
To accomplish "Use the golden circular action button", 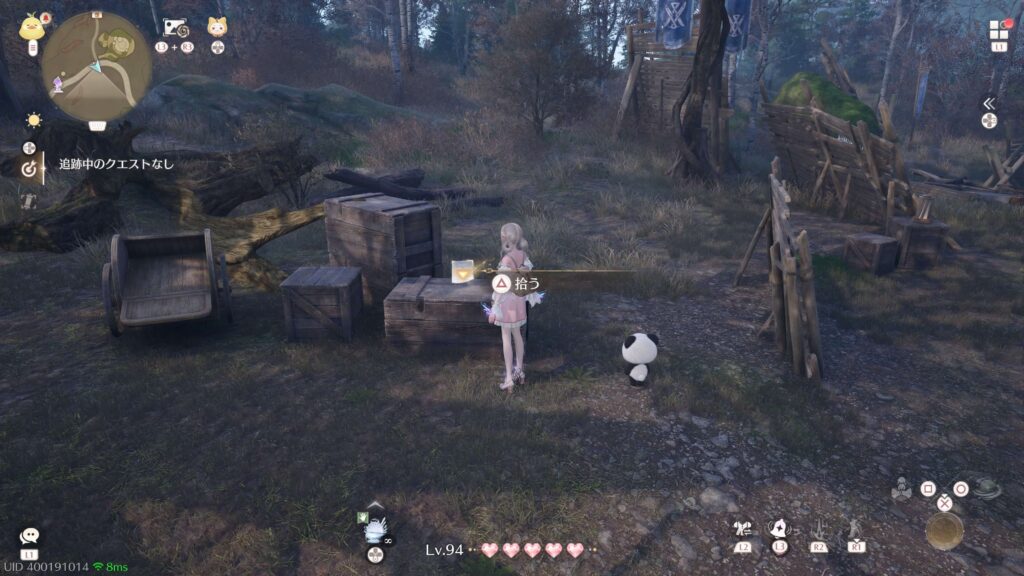I will pyautogui.click(x=944, y=531).
